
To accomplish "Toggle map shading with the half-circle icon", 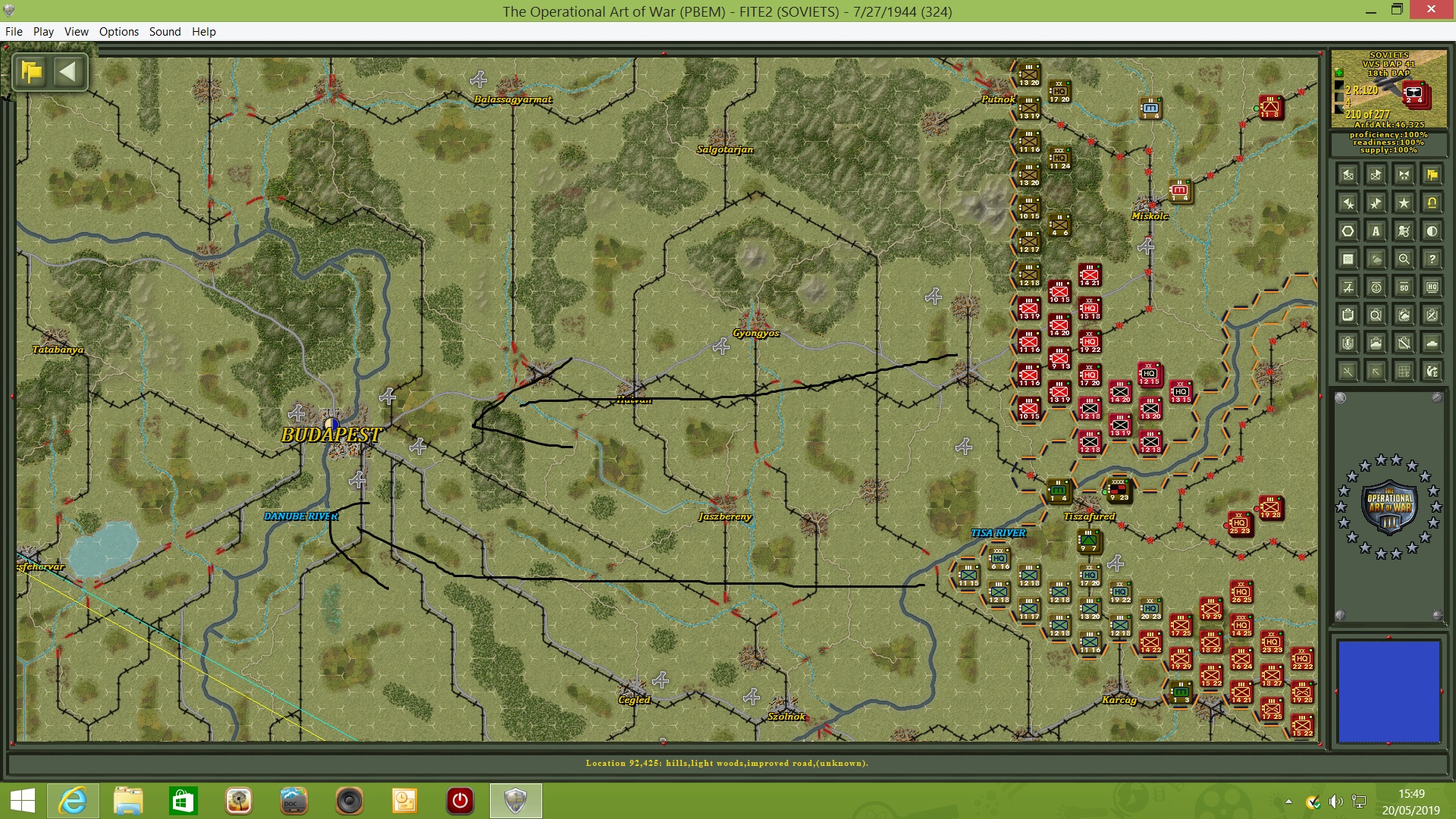I will pos(1432,232).
